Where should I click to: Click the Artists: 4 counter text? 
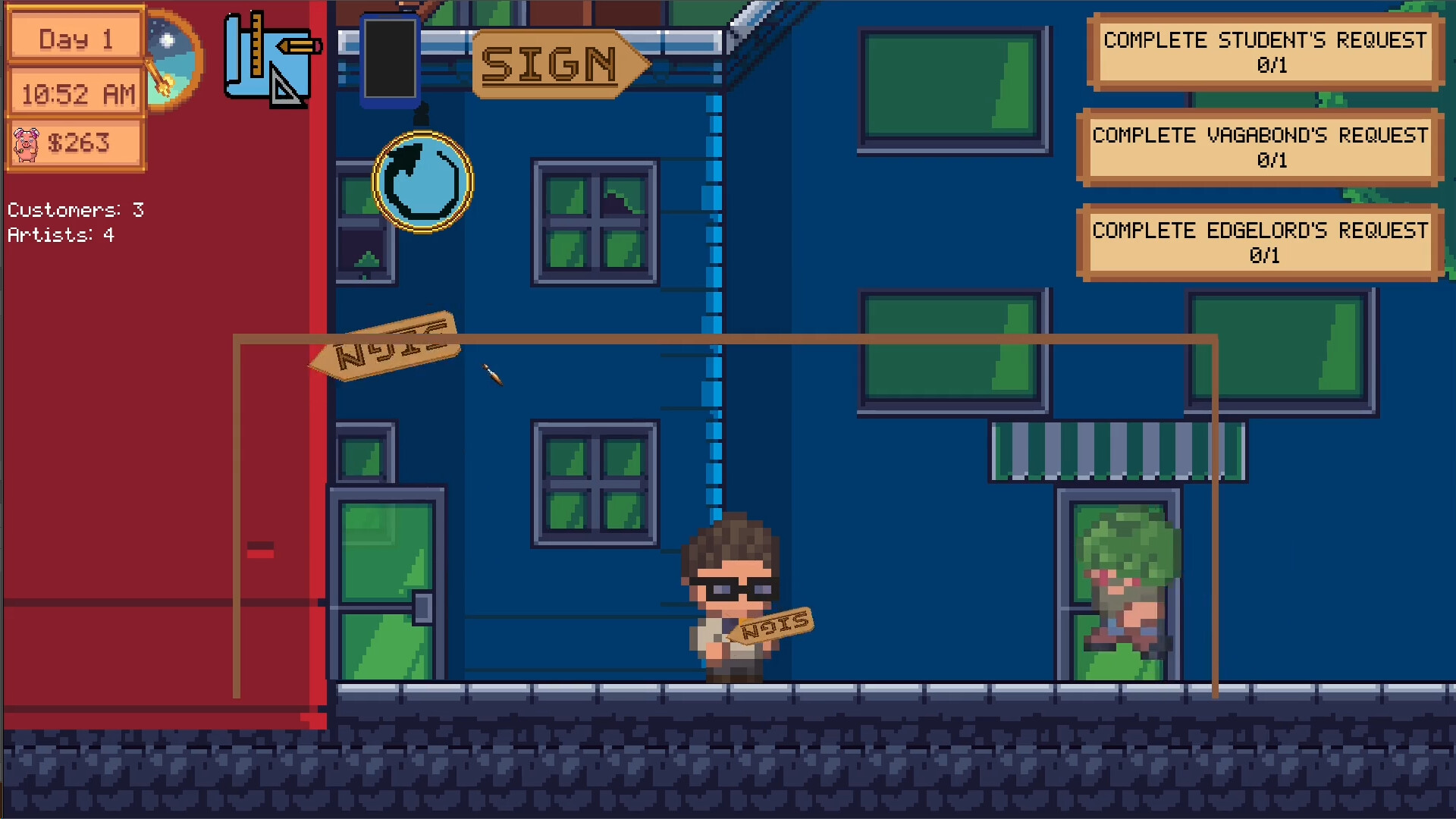coord(60,234)
